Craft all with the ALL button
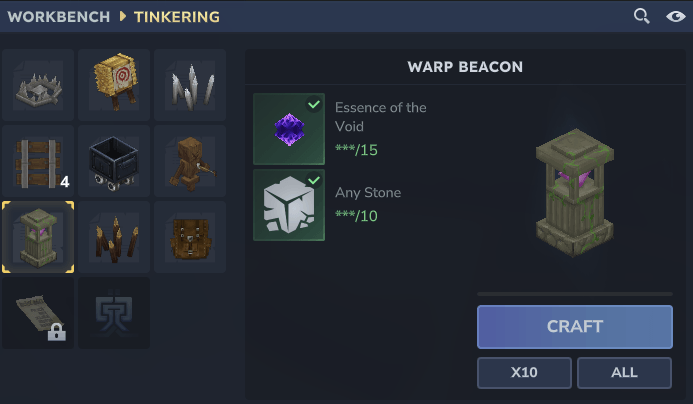The image size is (693, 404). click(624, 373)
